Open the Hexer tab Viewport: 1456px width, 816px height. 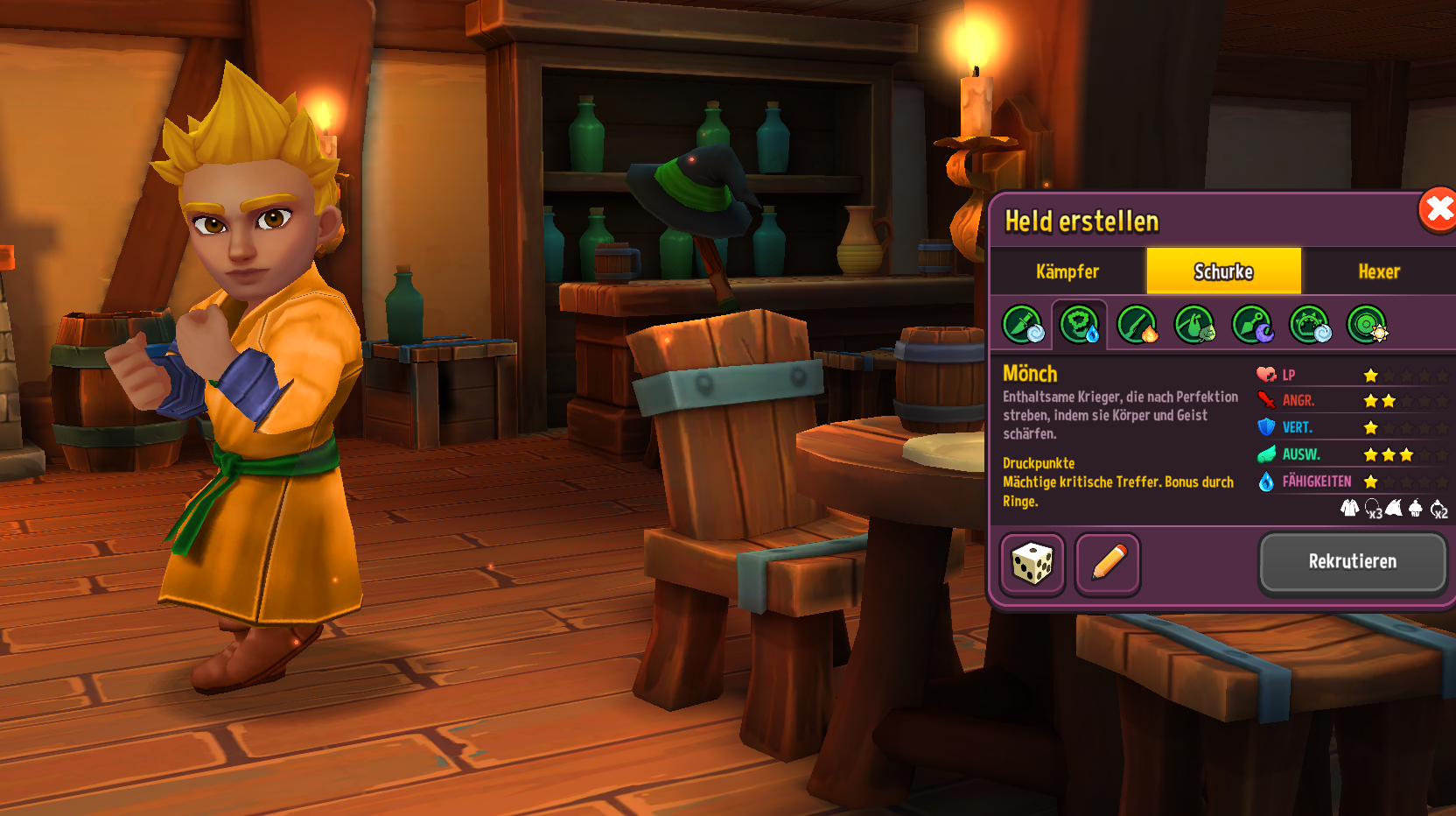[x=1379, y=271]
